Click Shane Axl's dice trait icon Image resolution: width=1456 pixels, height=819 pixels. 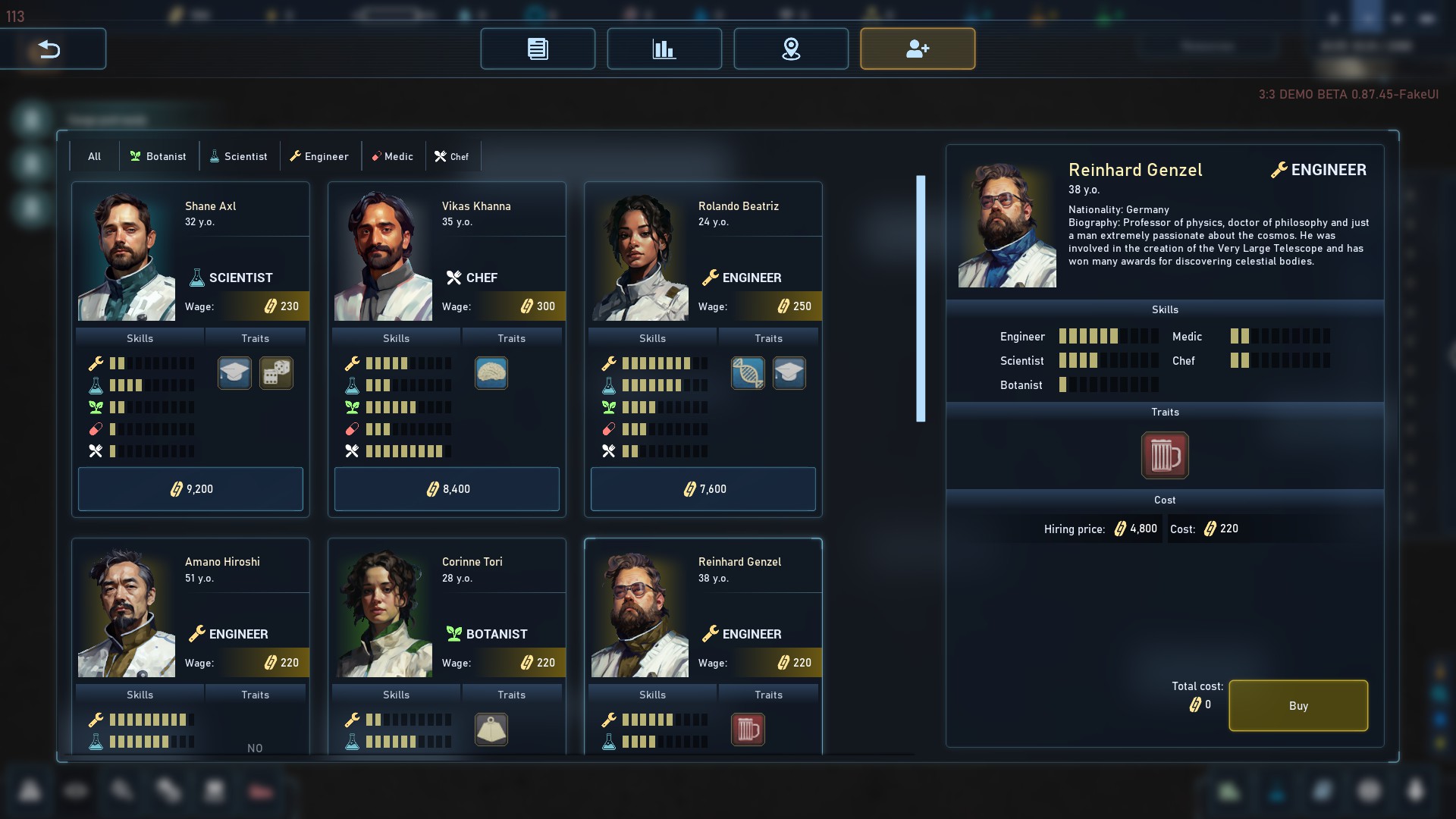pyautogui.click(x=276, y=373)
